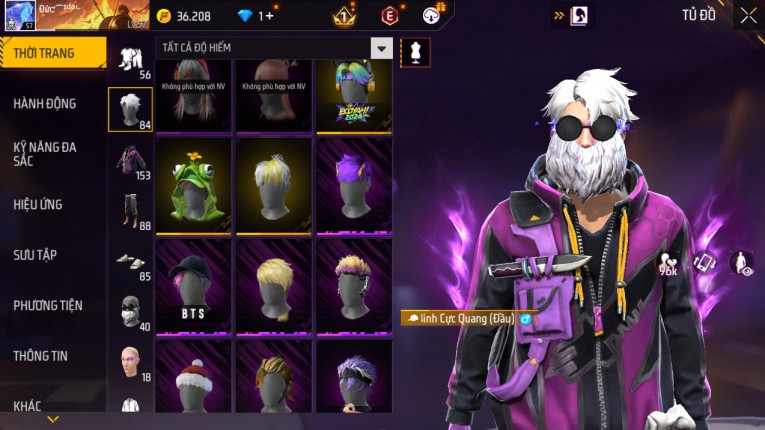The image size is (765, 430).
Task: Open the jacket tops subcategory with 153 items
Action: (x=130, y=163)
